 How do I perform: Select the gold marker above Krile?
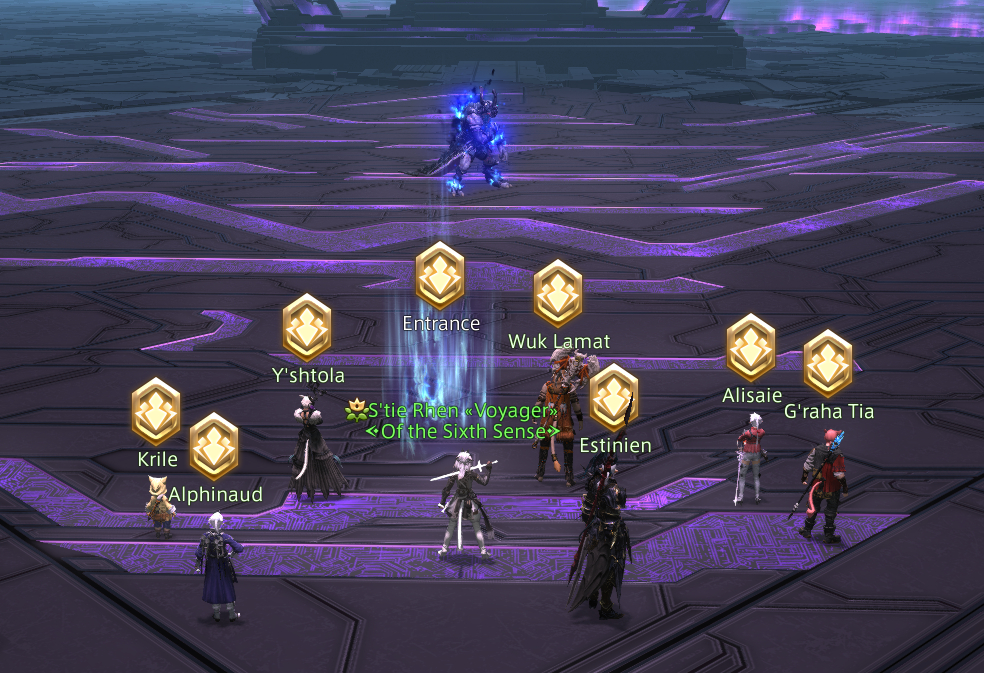point(156,411)
